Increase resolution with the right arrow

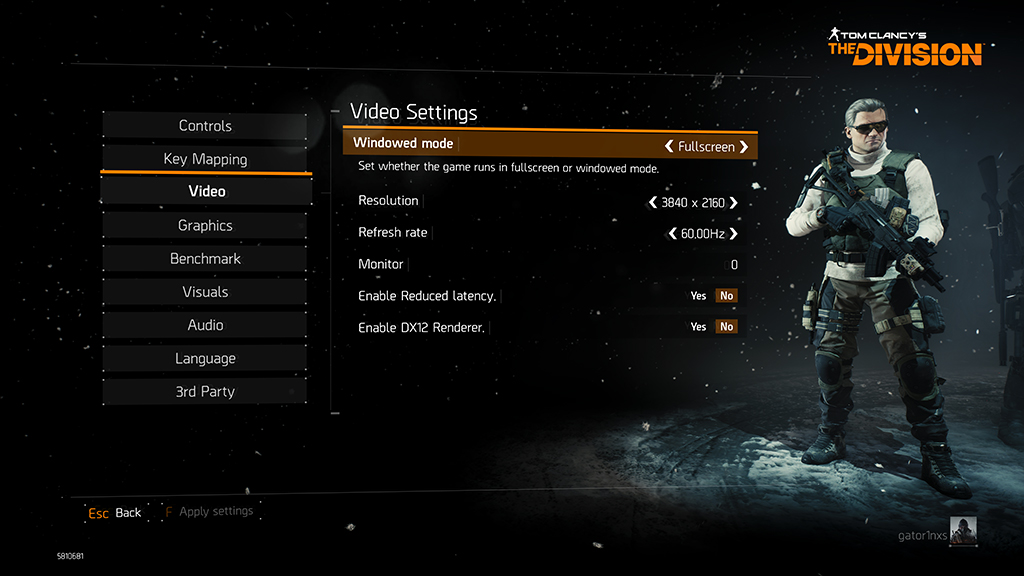[x=734, y=203]
